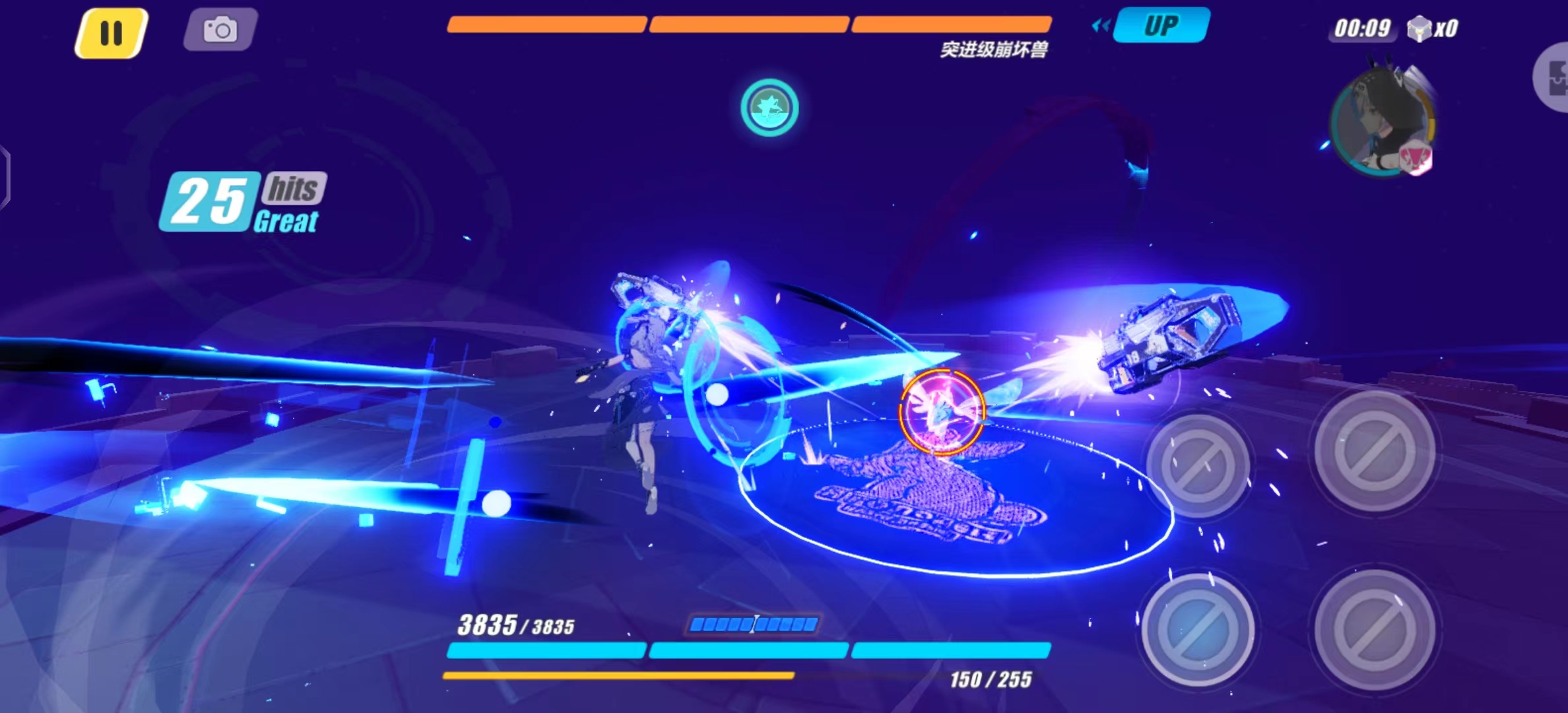The width and height of the screenshot is (1568, 713).
Task: Pause the battle with the yellow button
Action: (111, 32)
